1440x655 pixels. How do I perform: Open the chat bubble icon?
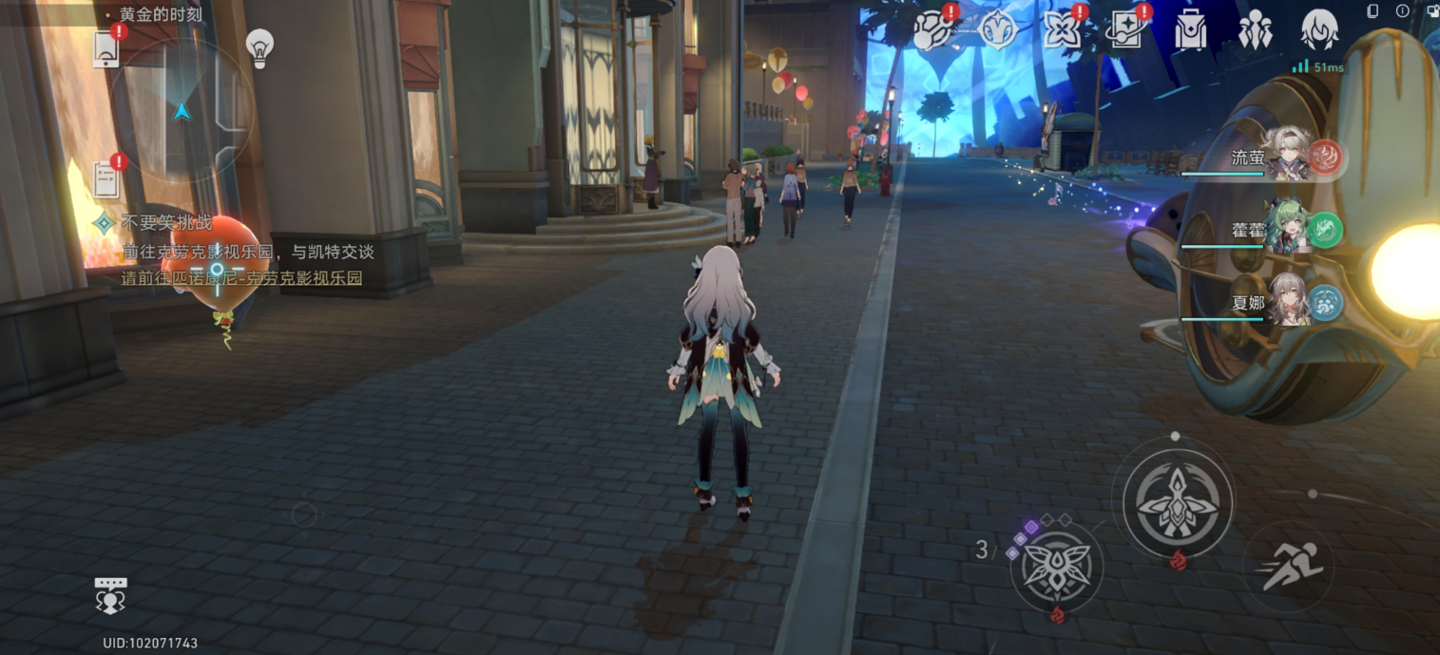pyautogui.click(x=111, y=595)
